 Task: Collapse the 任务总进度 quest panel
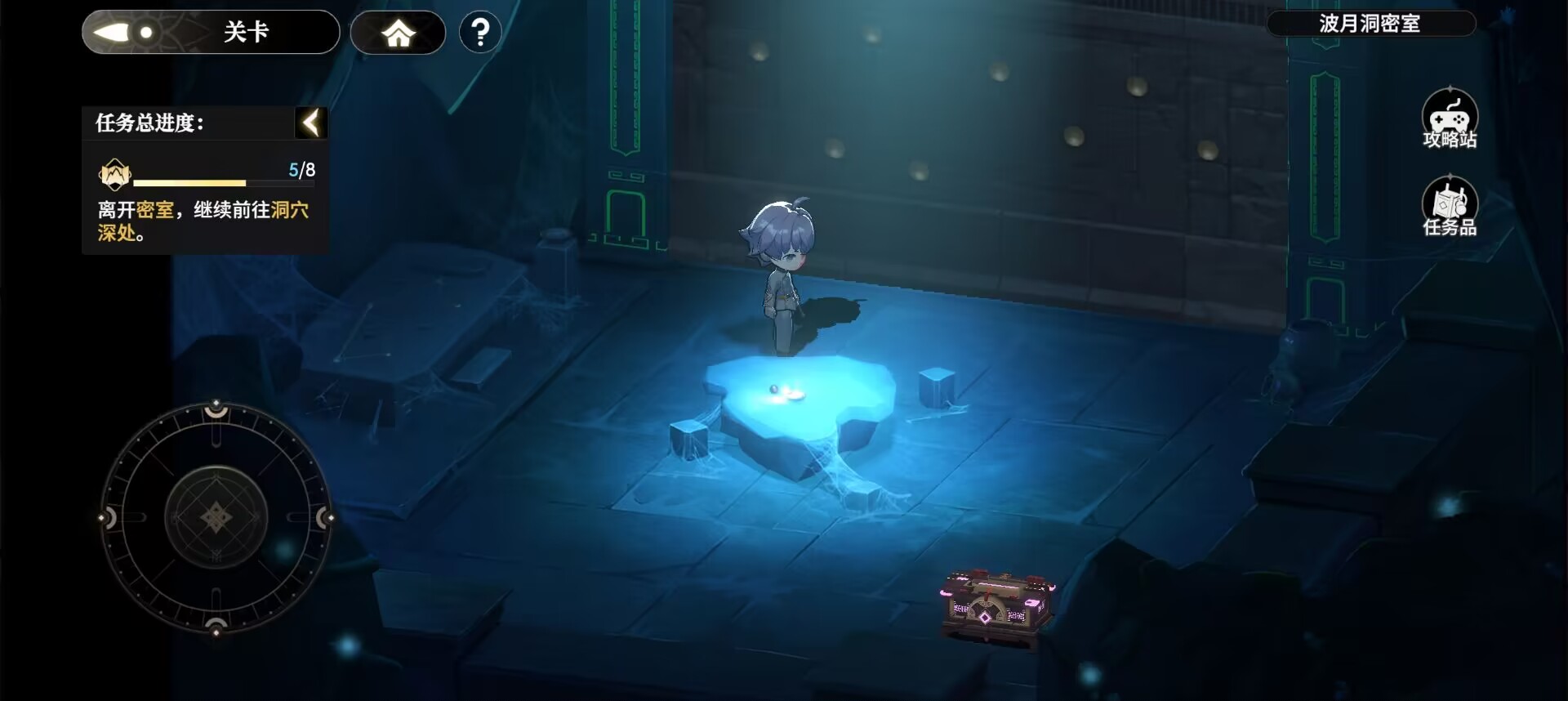tap(311, 123)
